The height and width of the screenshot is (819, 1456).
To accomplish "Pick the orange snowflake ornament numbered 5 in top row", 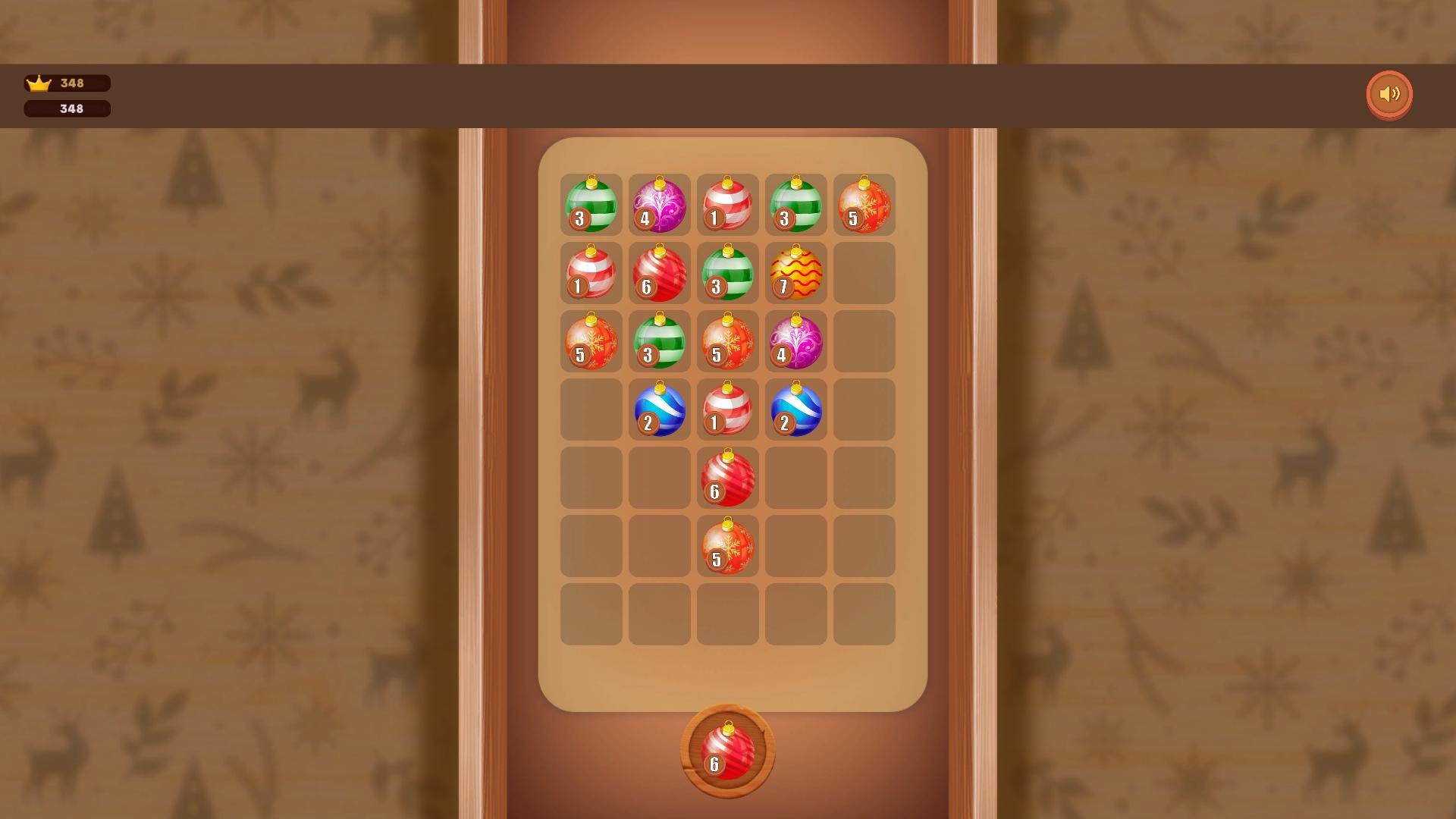I will pos(864,205).
